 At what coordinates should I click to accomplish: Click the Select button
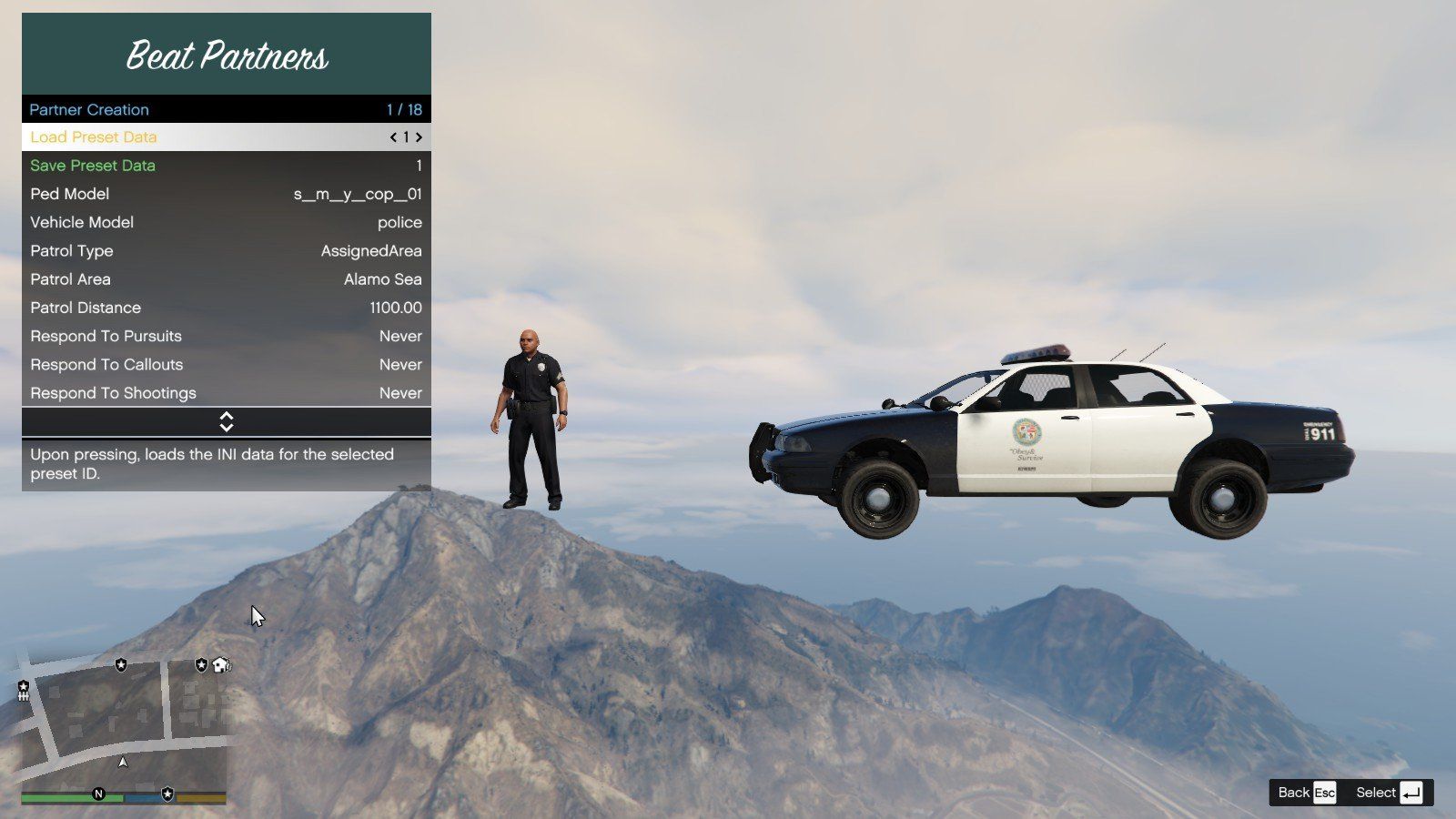click(1388, 793)
